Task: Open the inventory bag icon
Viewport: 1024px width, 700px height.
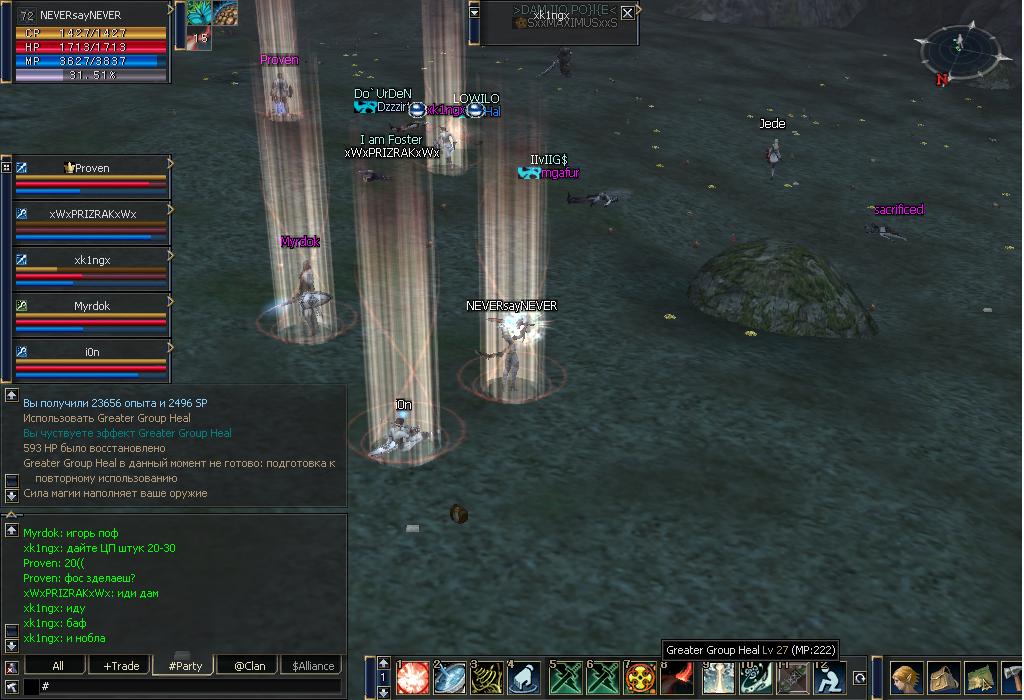Action: tap(944, 678)
